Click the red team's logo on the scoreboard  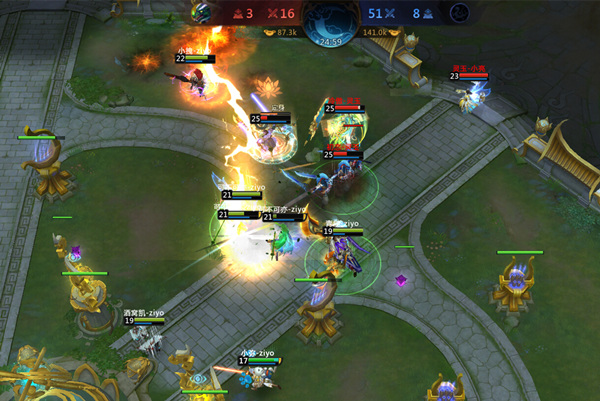click(201, 11)
